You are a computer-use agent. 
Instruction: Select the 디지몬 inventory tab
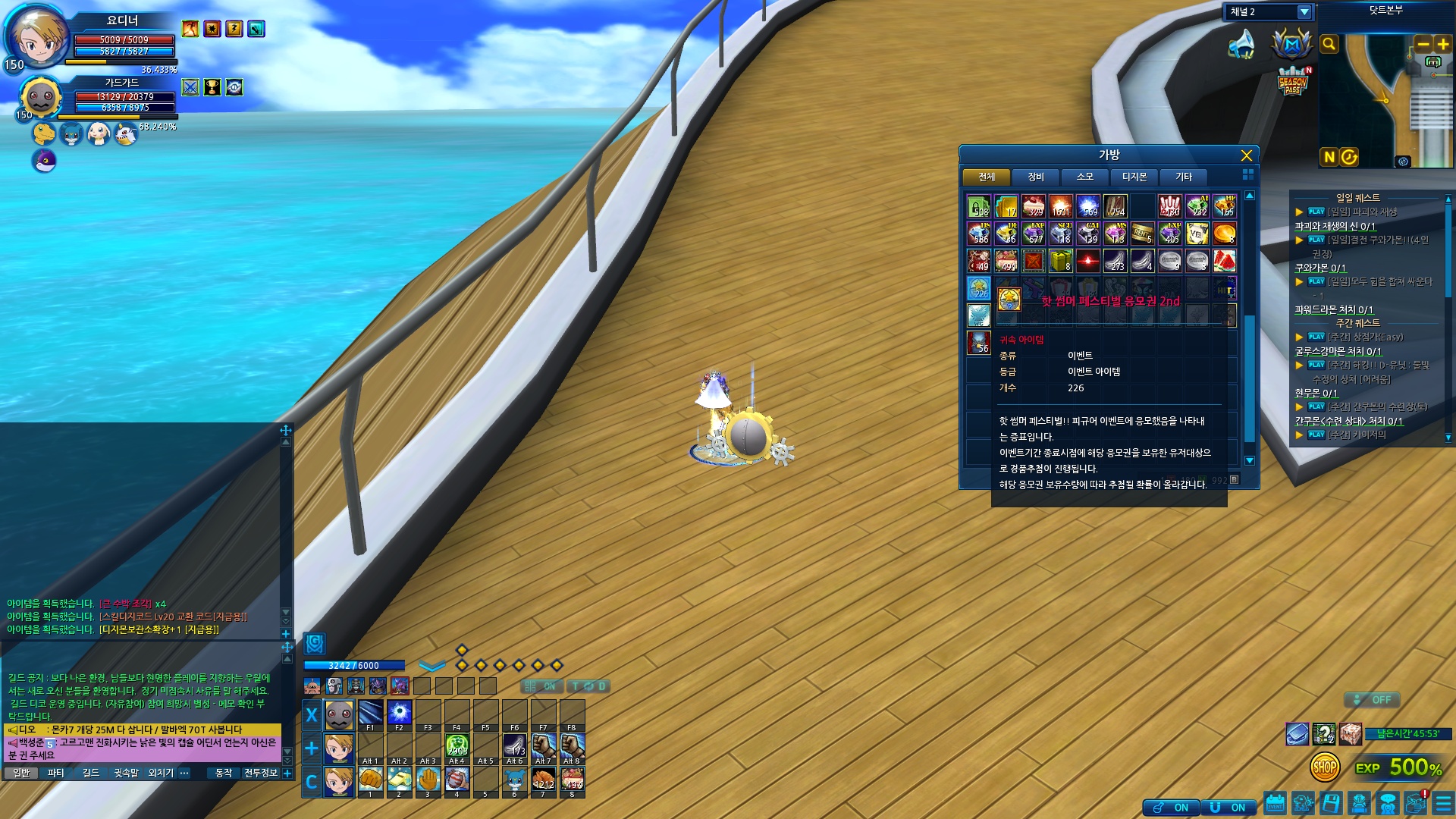coord(1134,177)
